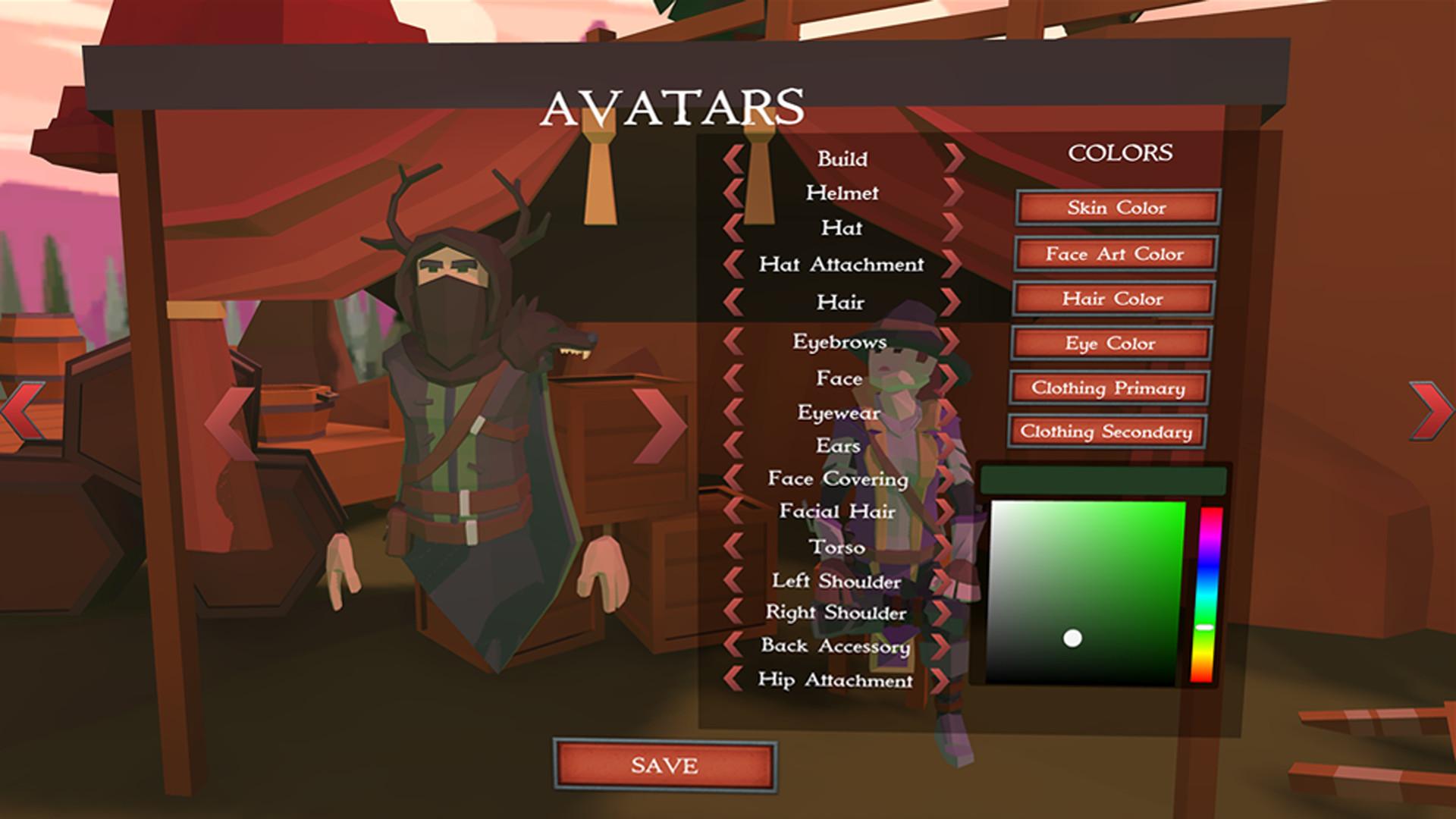This screenshot has width=1456, height=819.
Task: Open Clothing Primary color settings
Action: [1110, 389]
